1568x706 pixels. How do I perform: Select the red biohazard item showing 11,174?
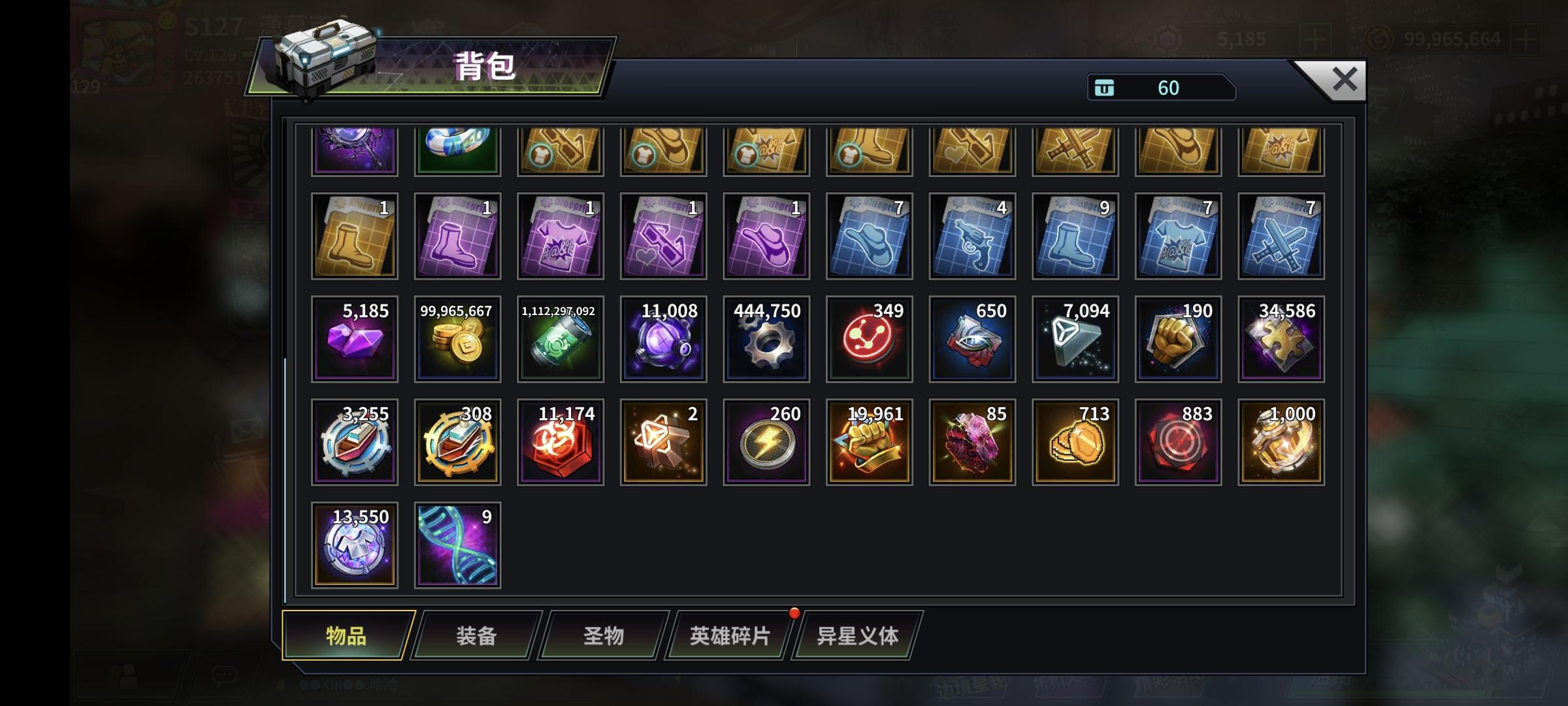(560, 441)
